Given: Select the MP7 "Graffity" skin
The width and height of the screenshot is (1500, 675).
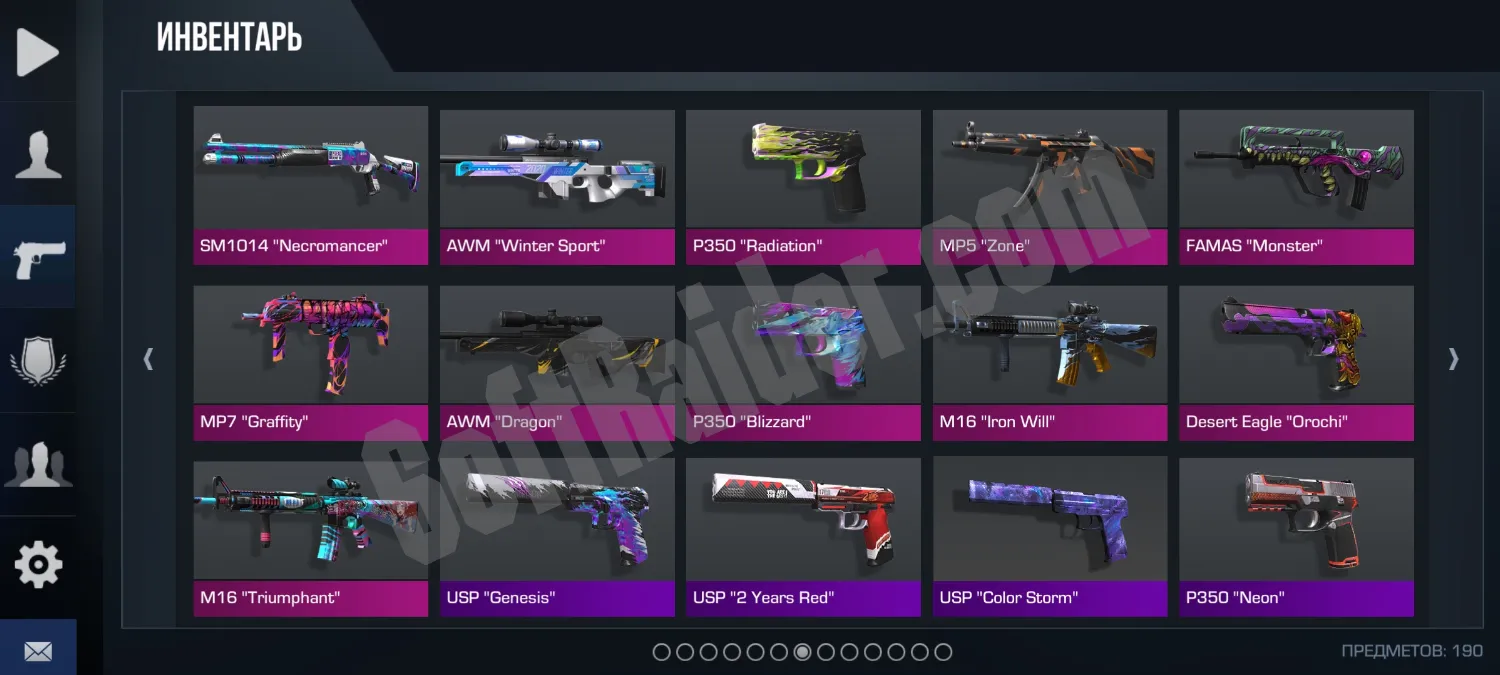Looking at the screenshot, I should coord(310,362).
